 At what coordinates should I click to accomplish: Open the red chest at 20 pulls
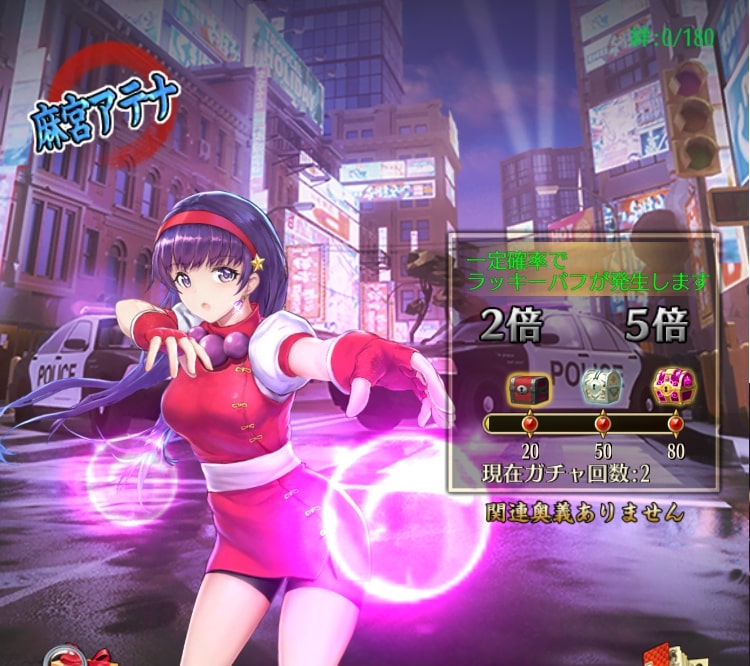pos(528,386)
